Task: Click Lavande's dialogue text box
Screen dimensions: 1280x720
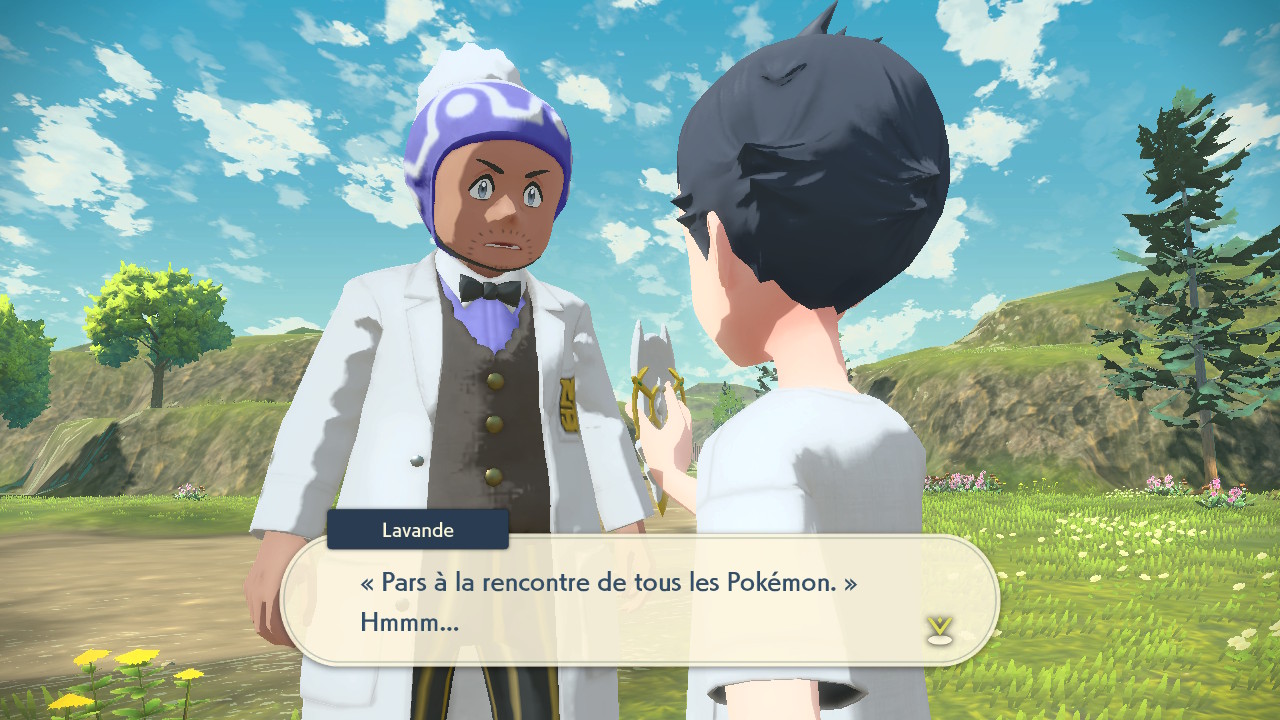Action: click(x=640, y=600)
